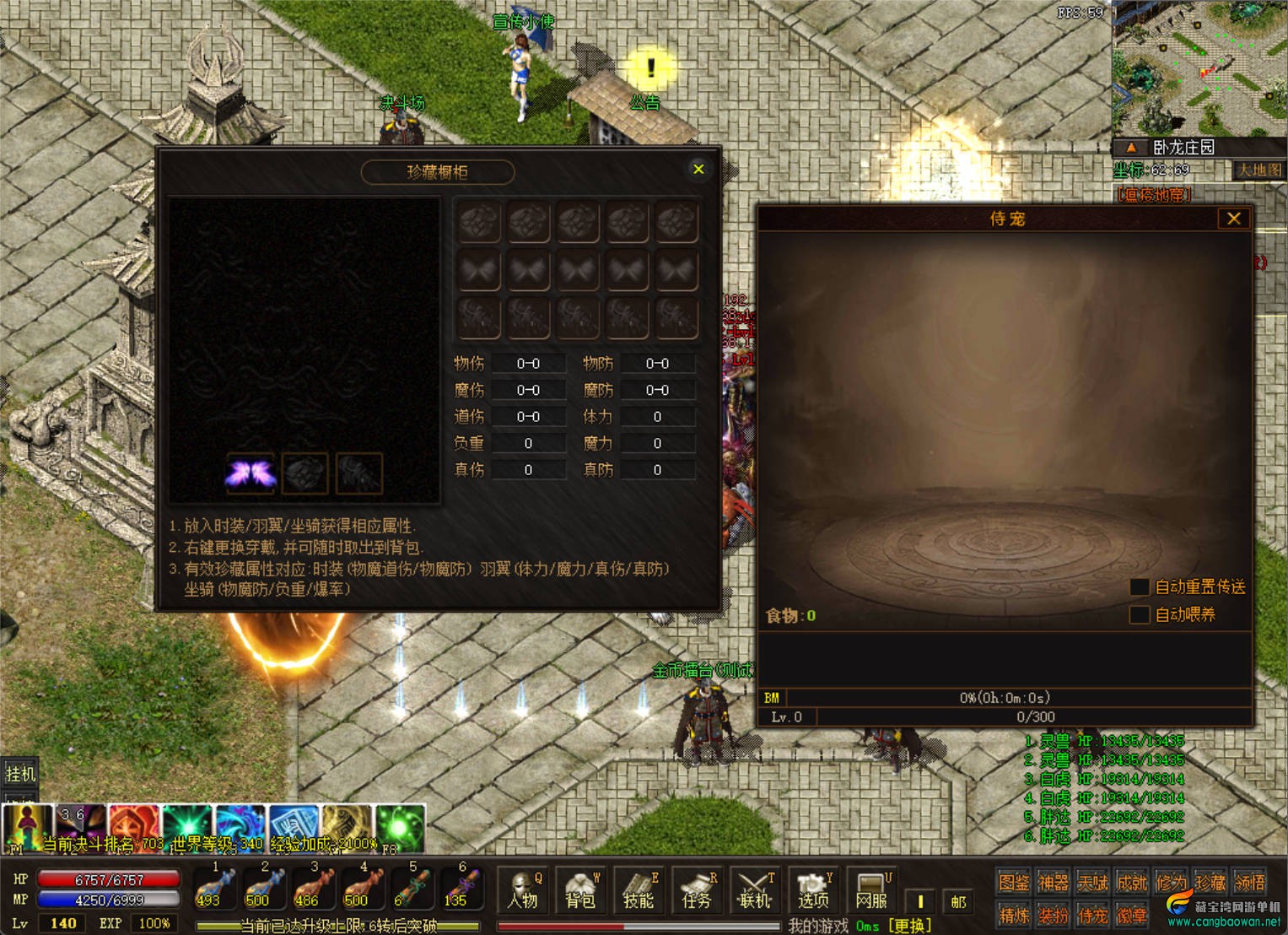The height and width of the screenshot is (935, 1288).
Task: Click the minimap in the corner
Action: coord(1199,68)
